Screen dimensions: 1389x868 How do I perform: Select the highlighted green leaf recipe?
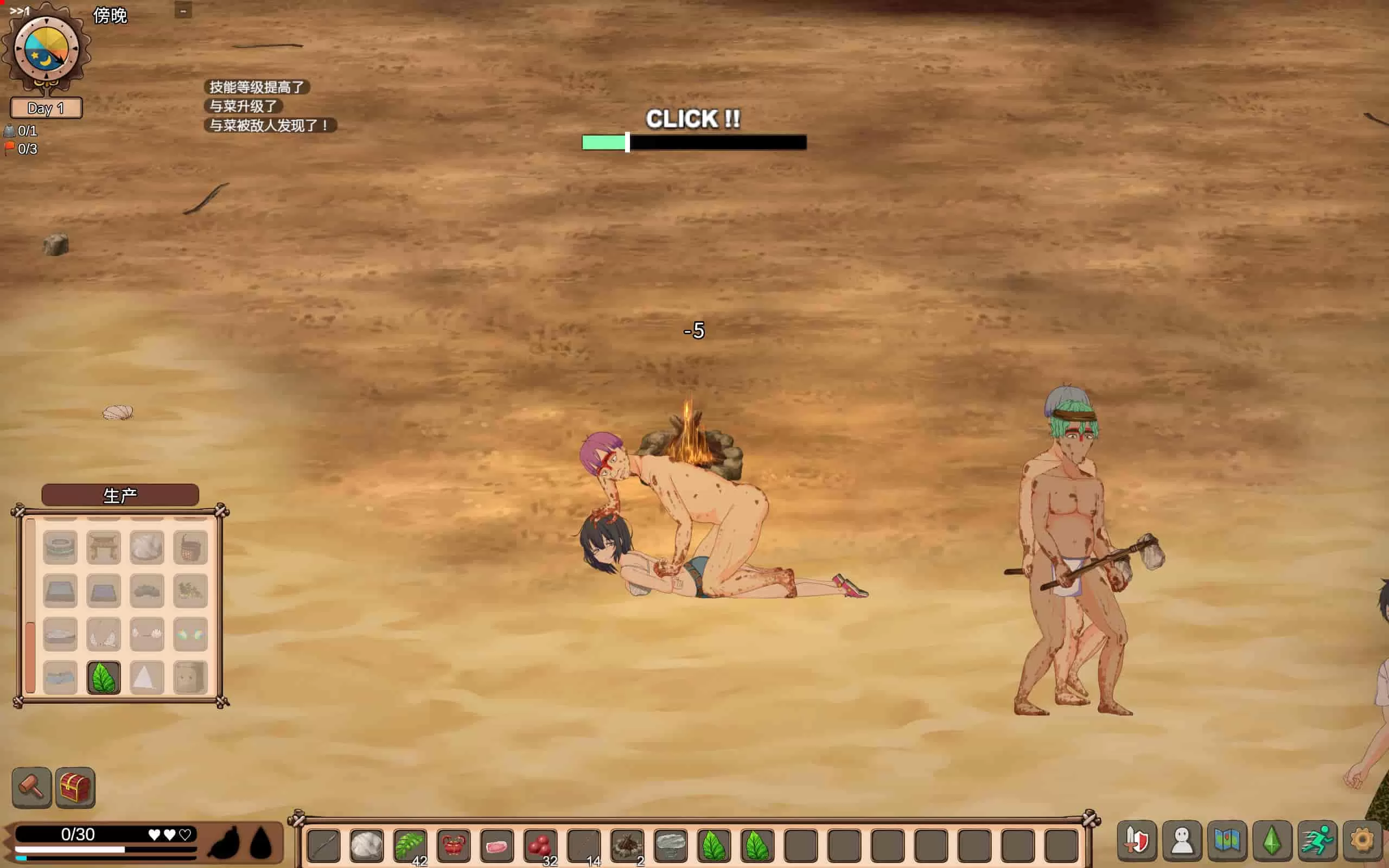click(104, 678)
